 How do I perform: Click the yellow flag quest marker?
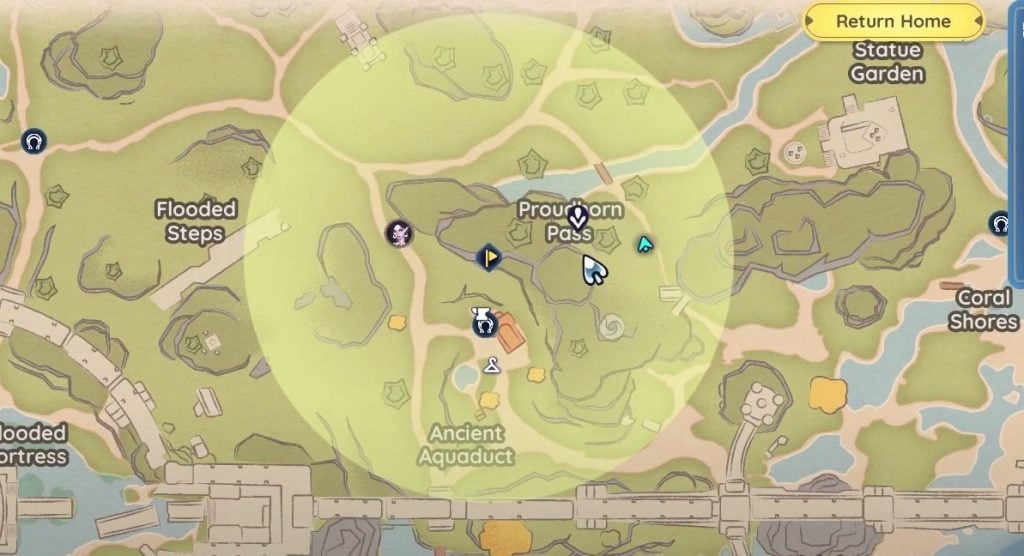point(488,257)
